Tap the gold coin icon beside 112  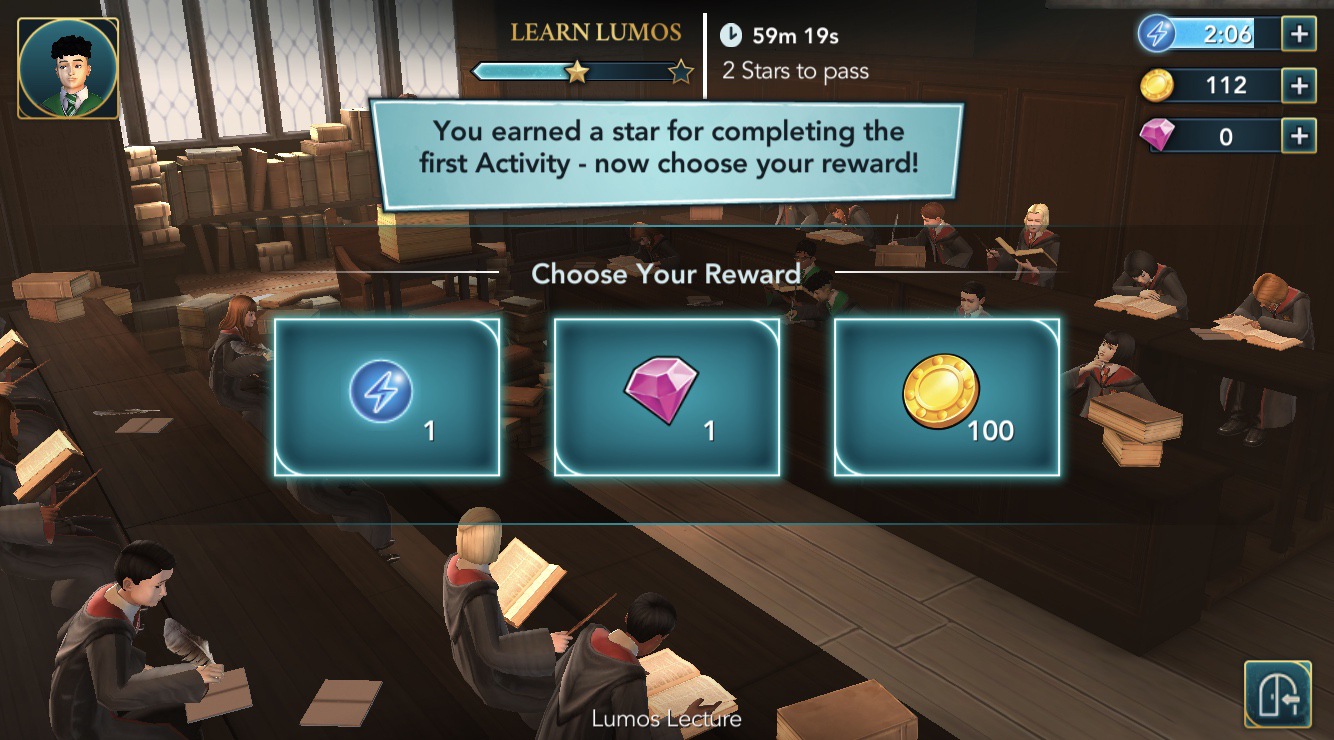click(x=1157, y=85)
